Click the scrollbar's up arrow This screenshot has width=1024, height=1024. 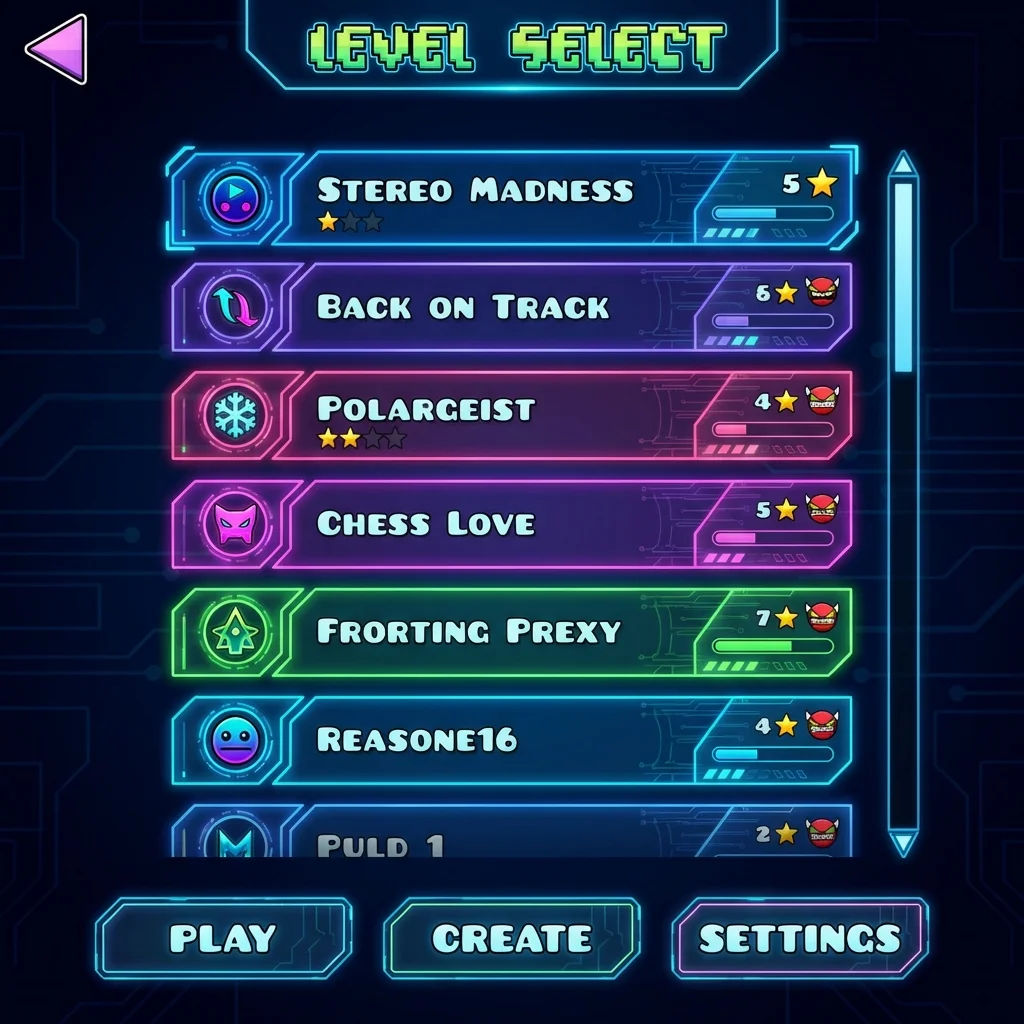[903, 165]
